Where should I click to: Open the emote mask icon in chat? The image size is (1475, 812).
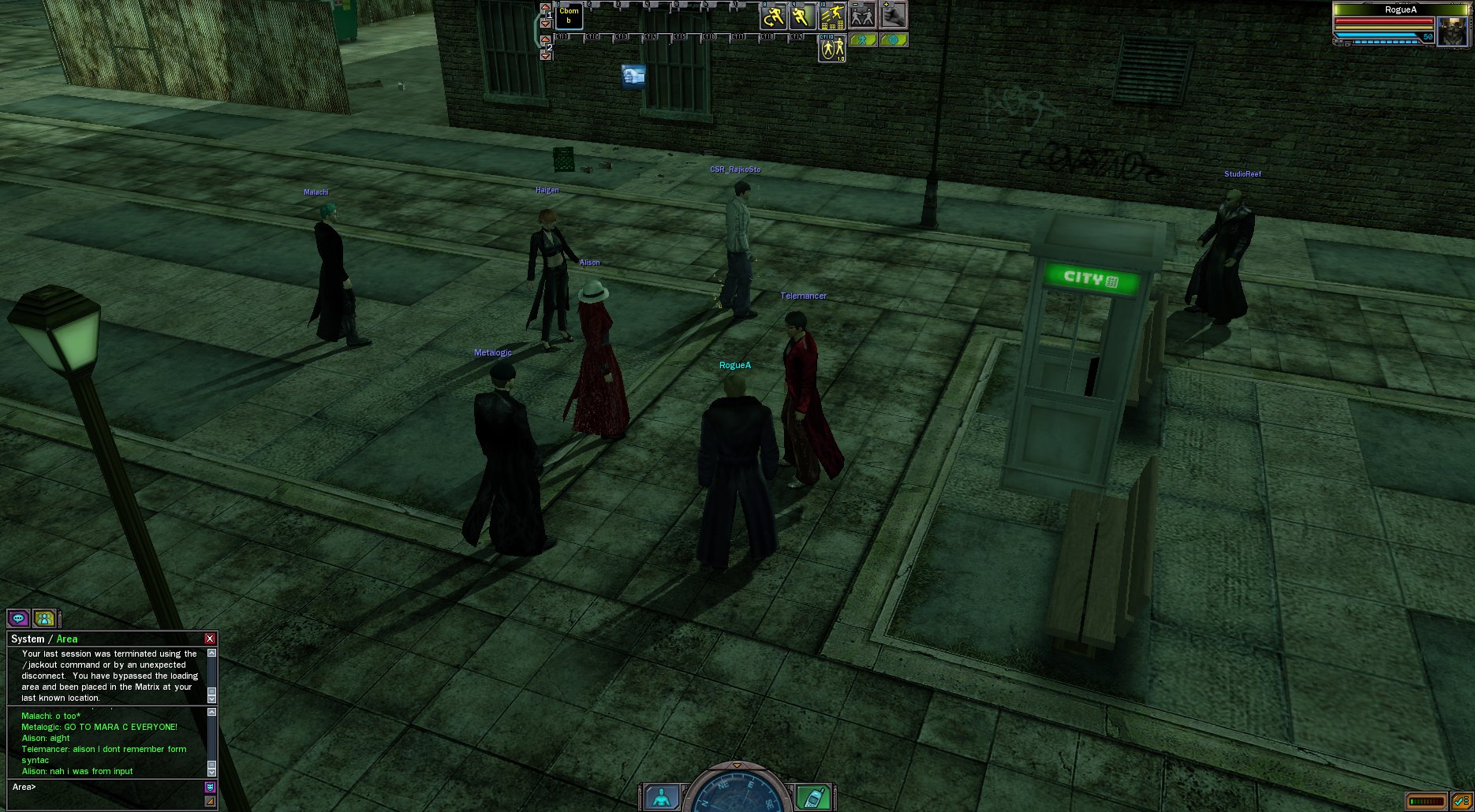(x=210, y=787)
